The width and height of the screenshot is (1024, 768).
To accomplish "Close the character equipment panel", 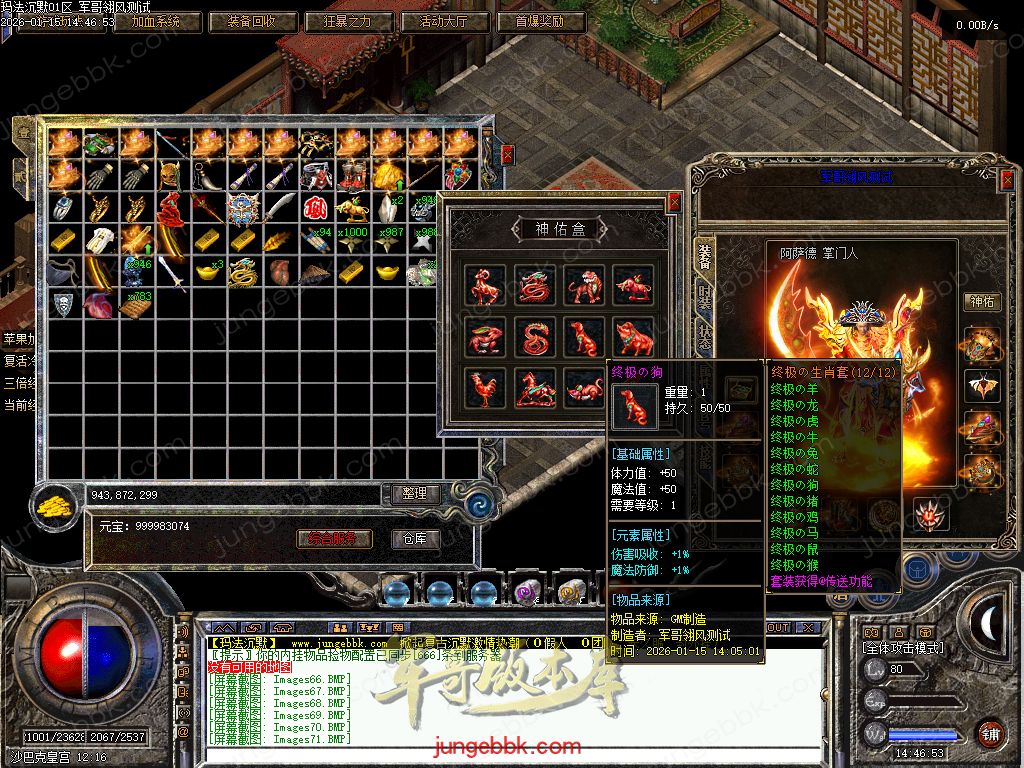I will (x=1007, y=179).
